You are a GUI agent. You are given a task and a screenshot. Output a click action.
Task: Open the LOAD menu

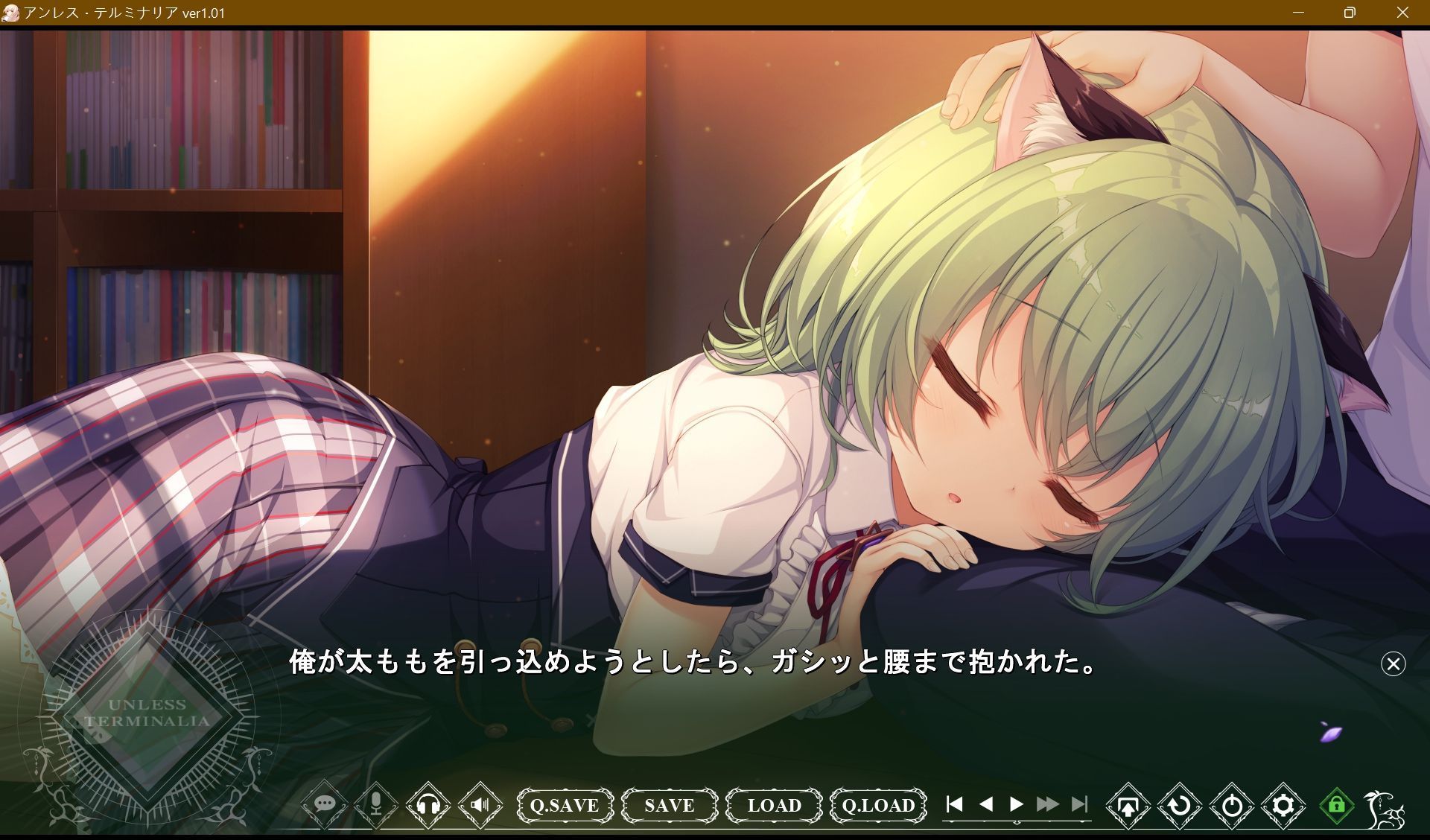[x=774, y=805]
